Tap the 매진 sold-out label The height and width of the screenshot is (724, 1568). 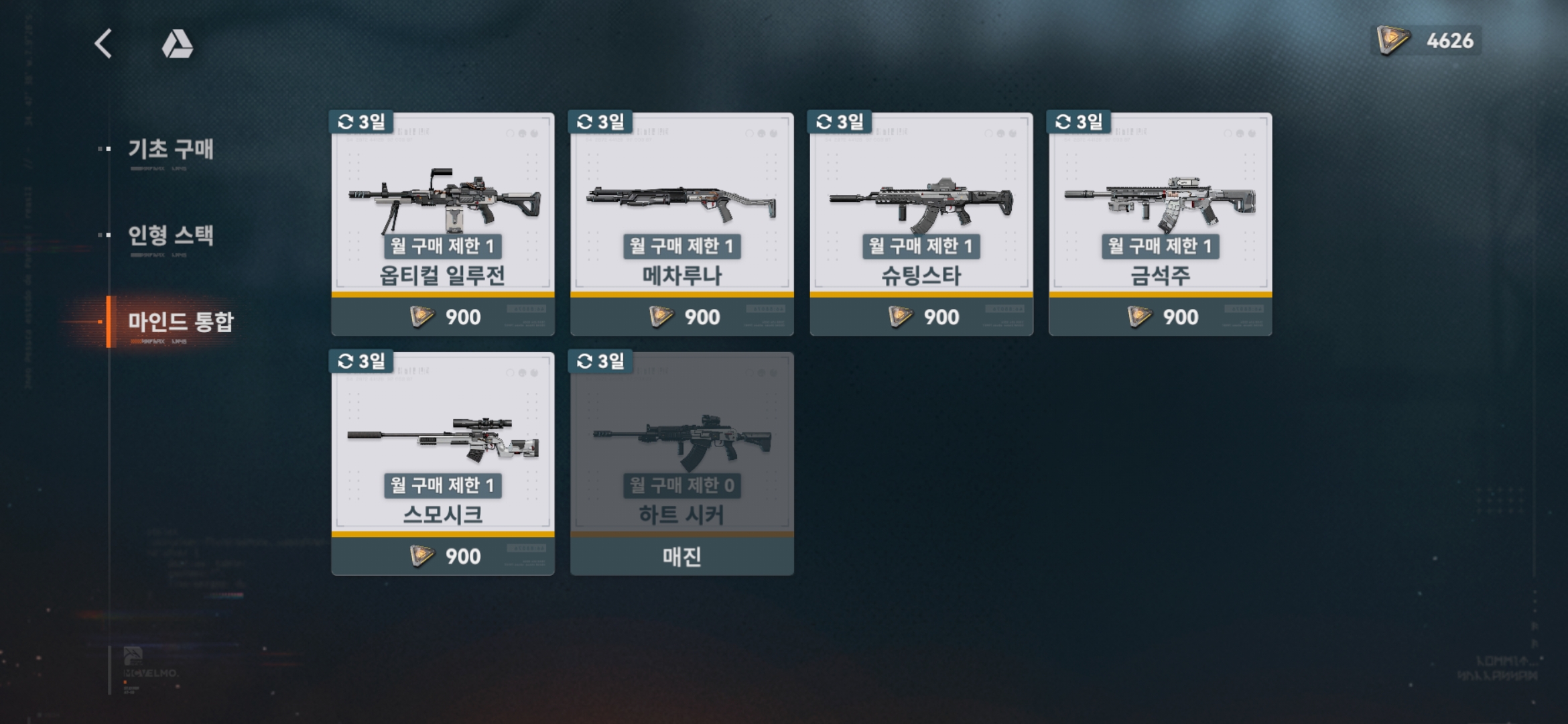(x=681, y=556)
